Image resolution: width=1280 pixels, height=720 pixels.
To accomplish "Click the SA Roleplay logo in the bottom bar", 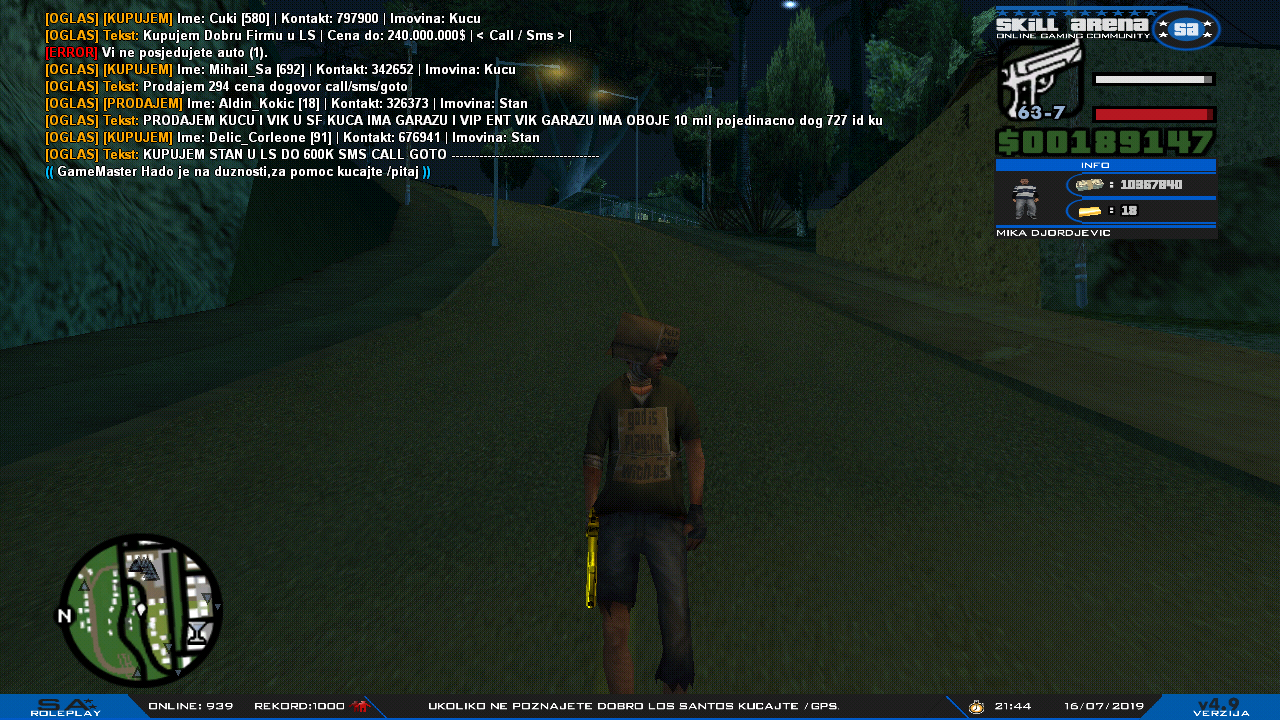I will [66, 706].
